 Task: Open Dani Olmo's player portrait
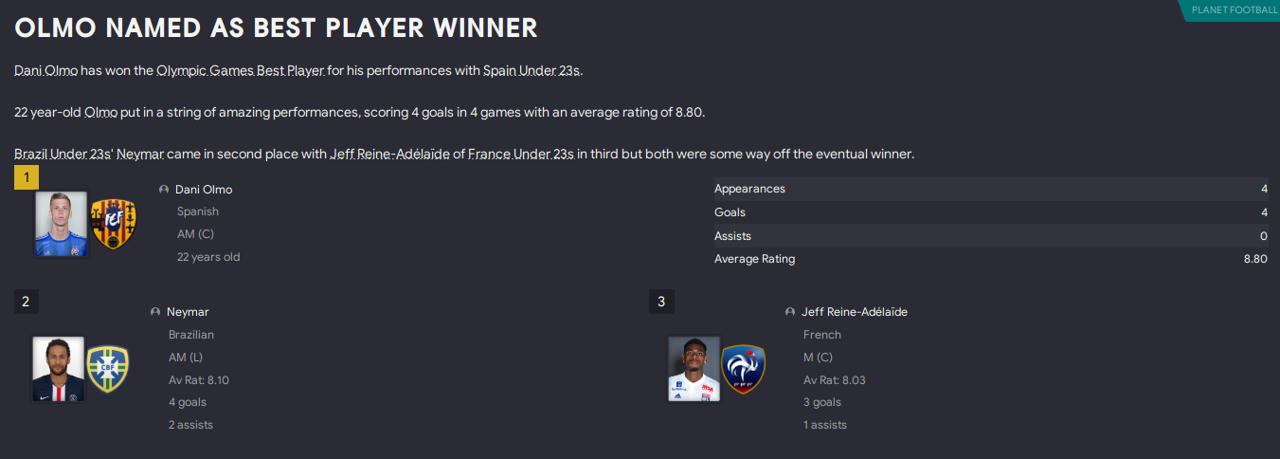(x=61, y=224)
